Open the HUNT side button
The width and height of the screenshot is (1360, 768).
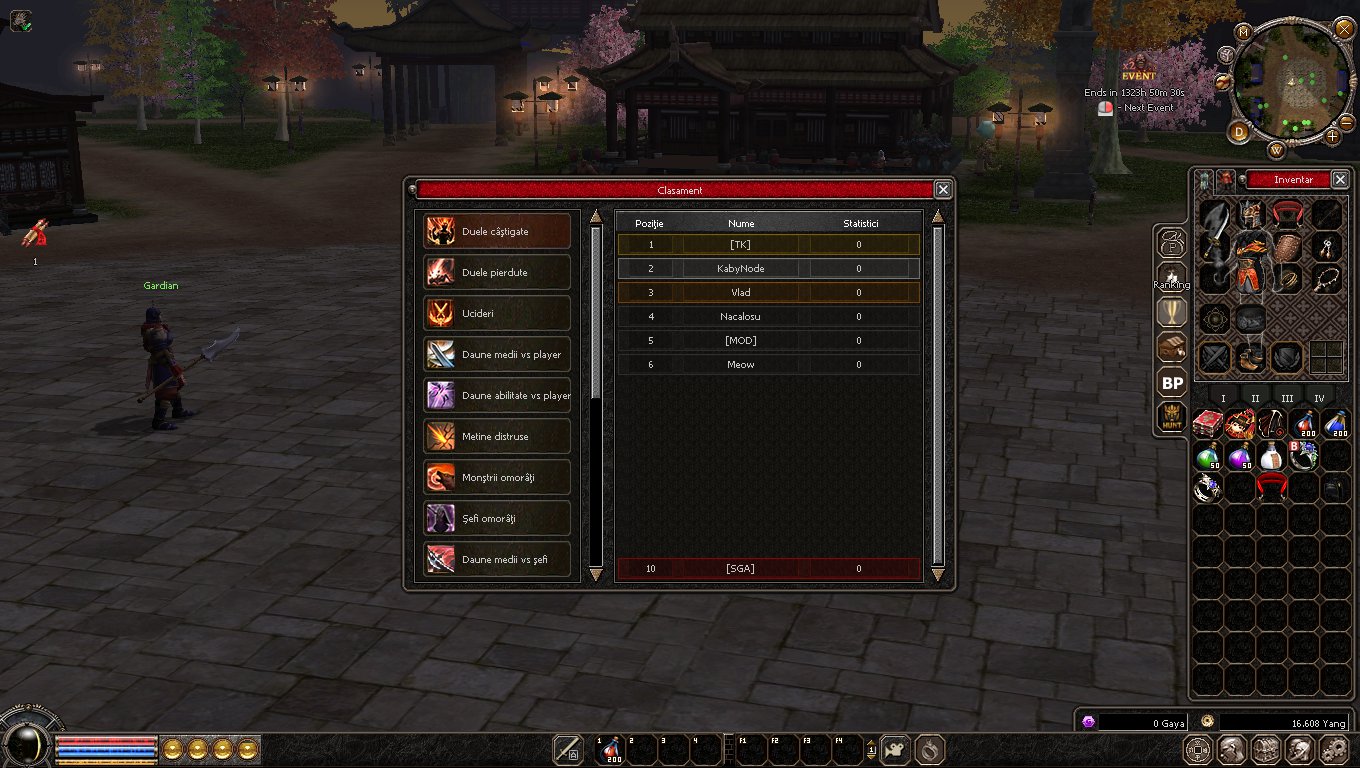pyautogui.click(x=1172, y=418)
